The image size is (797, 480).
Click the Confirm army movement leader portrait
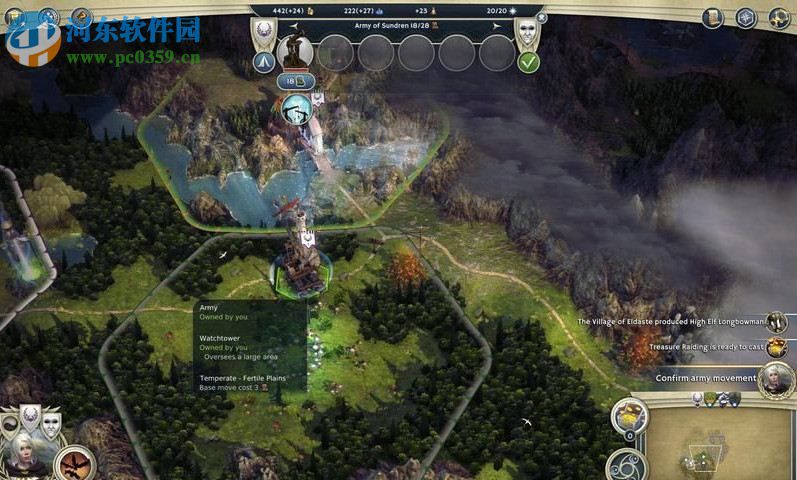click(774, 379)
